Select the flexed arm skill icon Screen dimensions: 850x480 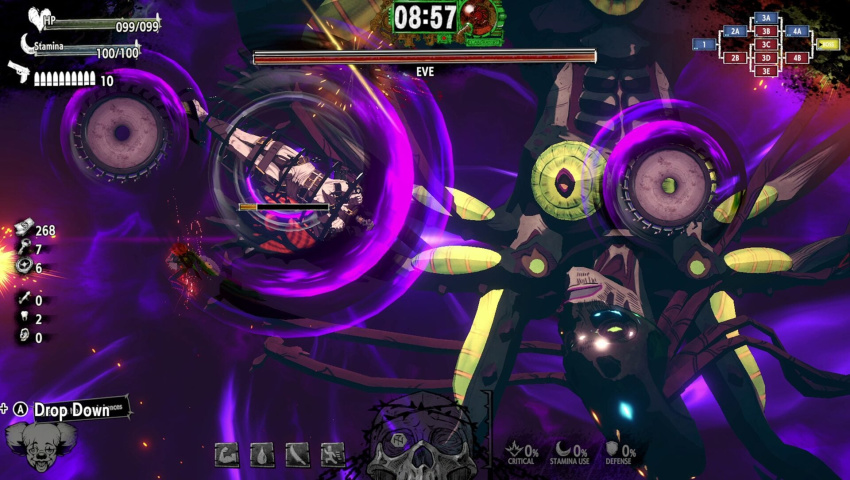coord(227,455)
